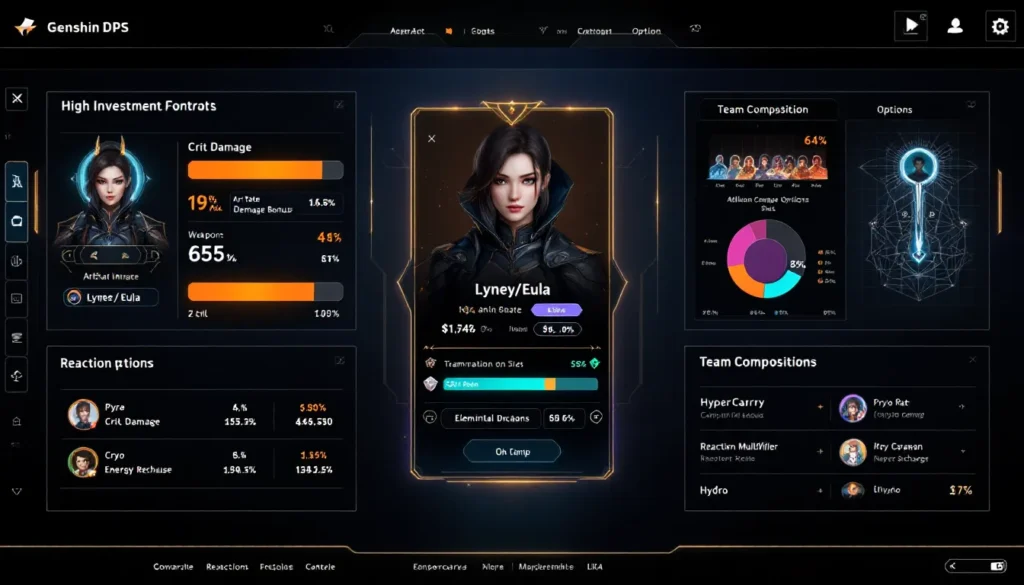1024x585 pixels.
Task: Click the play button in top bar
Action: [910, 27]
